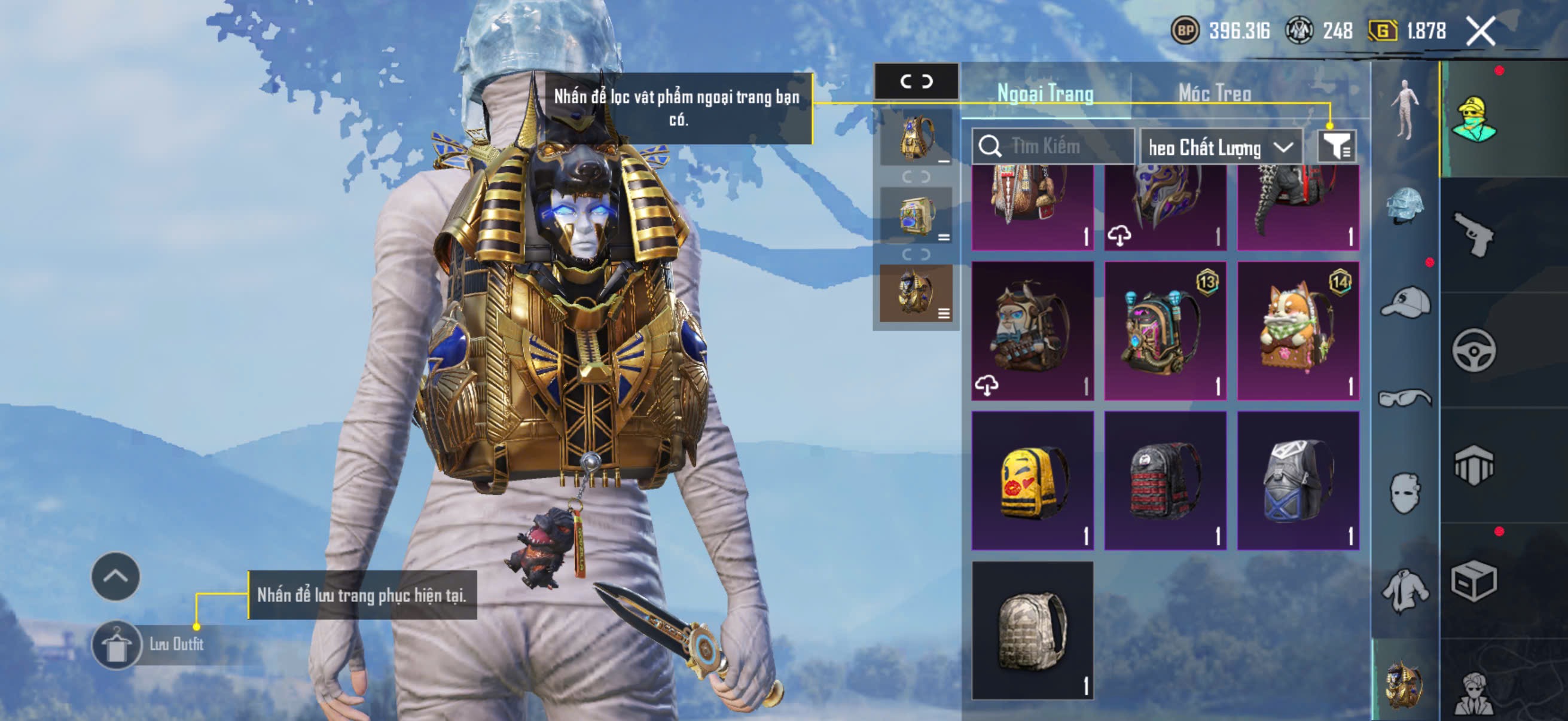
Task: Select the corgi dog backpack
Action: tap(1298, 331)
